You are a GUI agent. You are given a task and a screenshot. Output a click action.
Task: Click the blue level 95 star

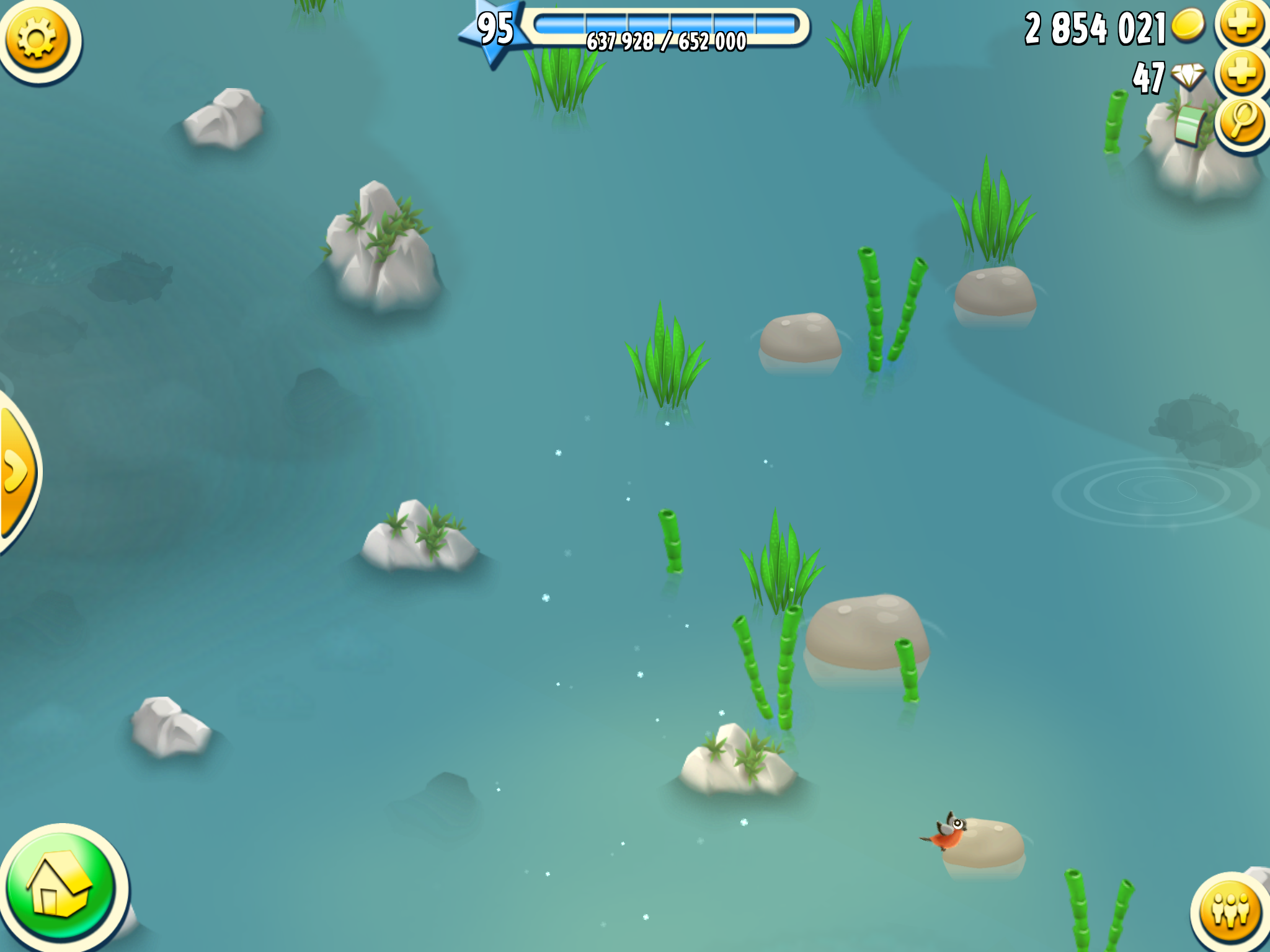coord(494,30)
